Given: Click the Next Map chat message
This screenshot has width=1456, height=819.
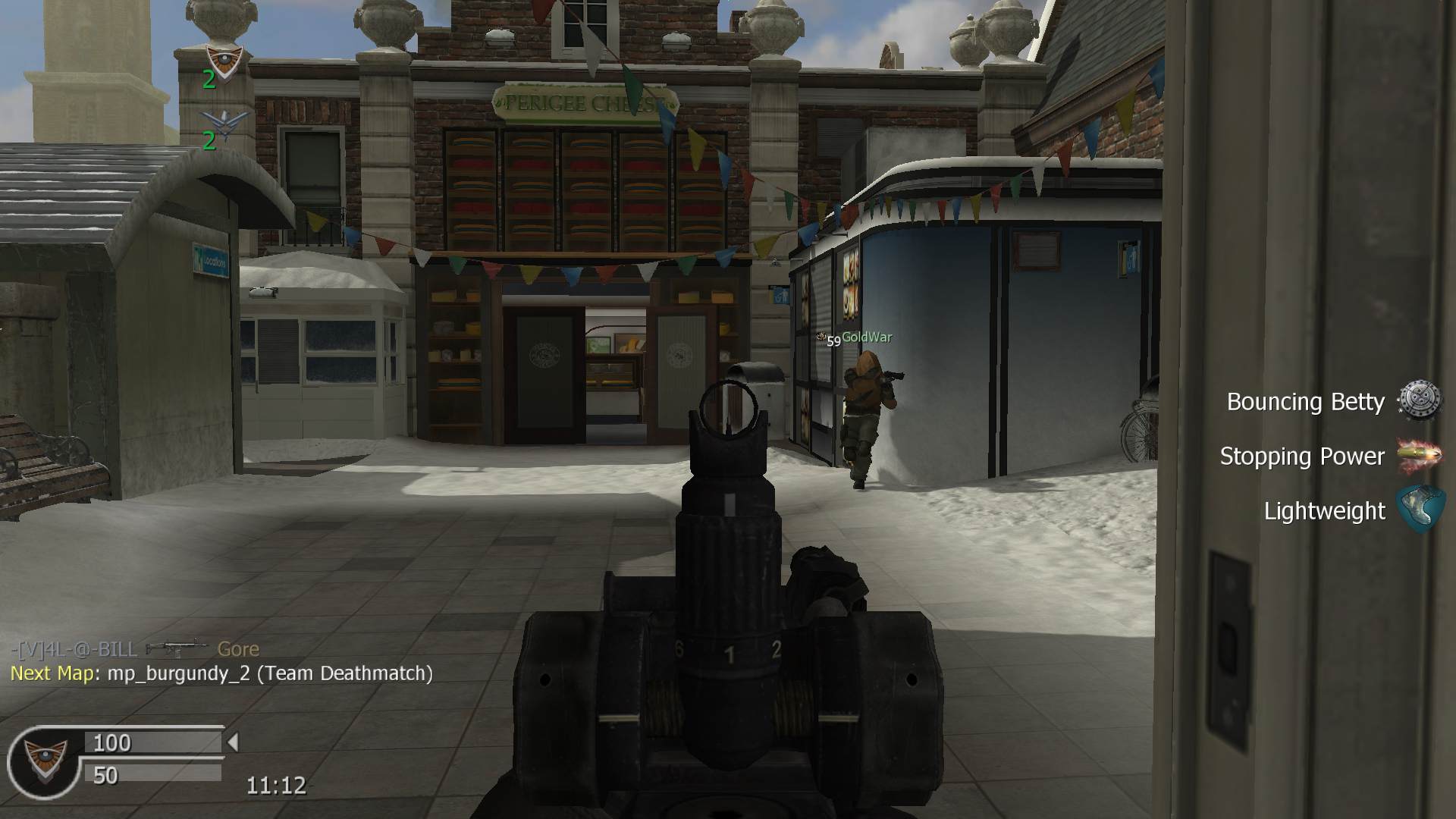Looking at the screenshot, I should (221, 673).
